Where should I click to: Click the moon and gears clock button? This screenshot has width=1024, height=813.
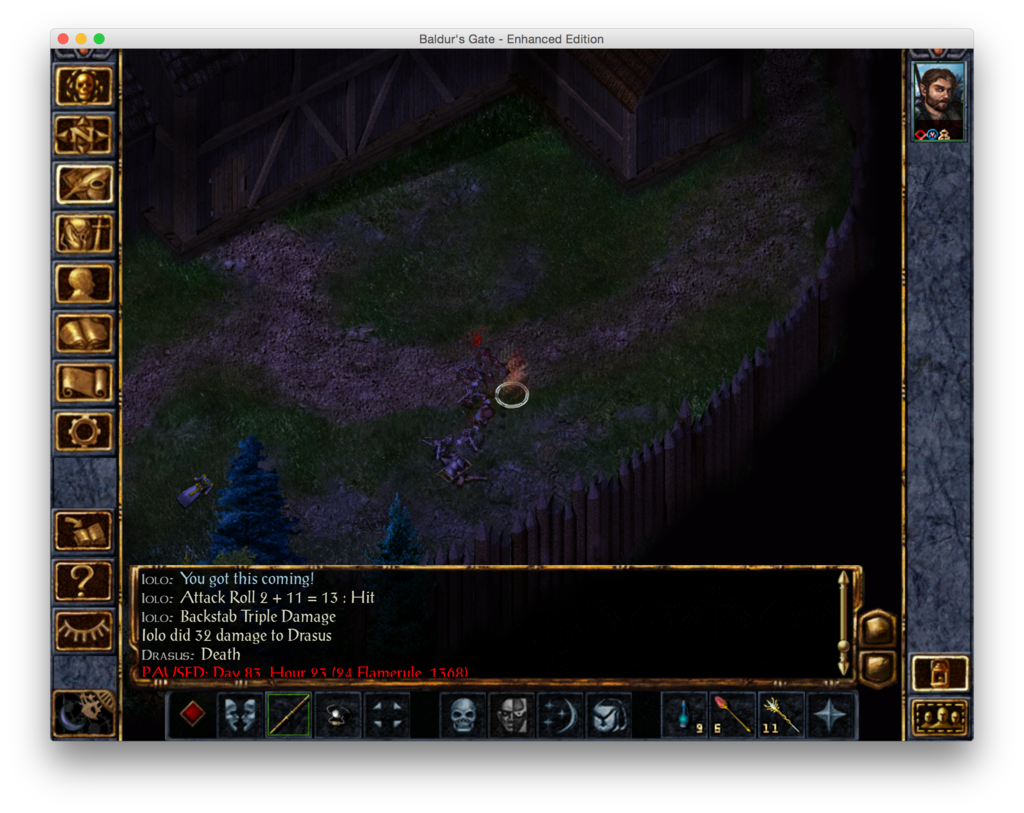coord(84,712)
